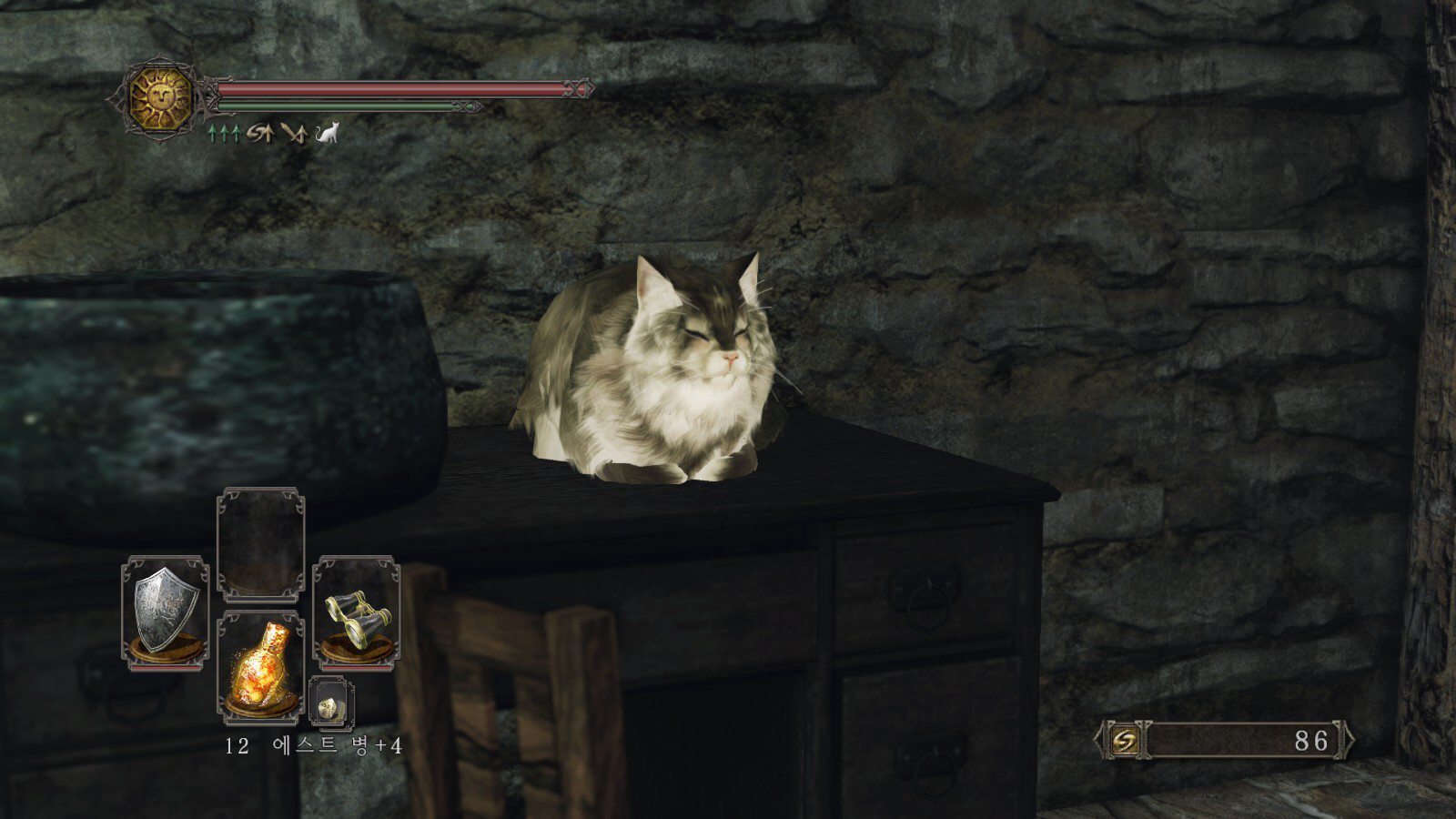
Task: Click the golden sun covenant emblem
Action: coord(161,98)
